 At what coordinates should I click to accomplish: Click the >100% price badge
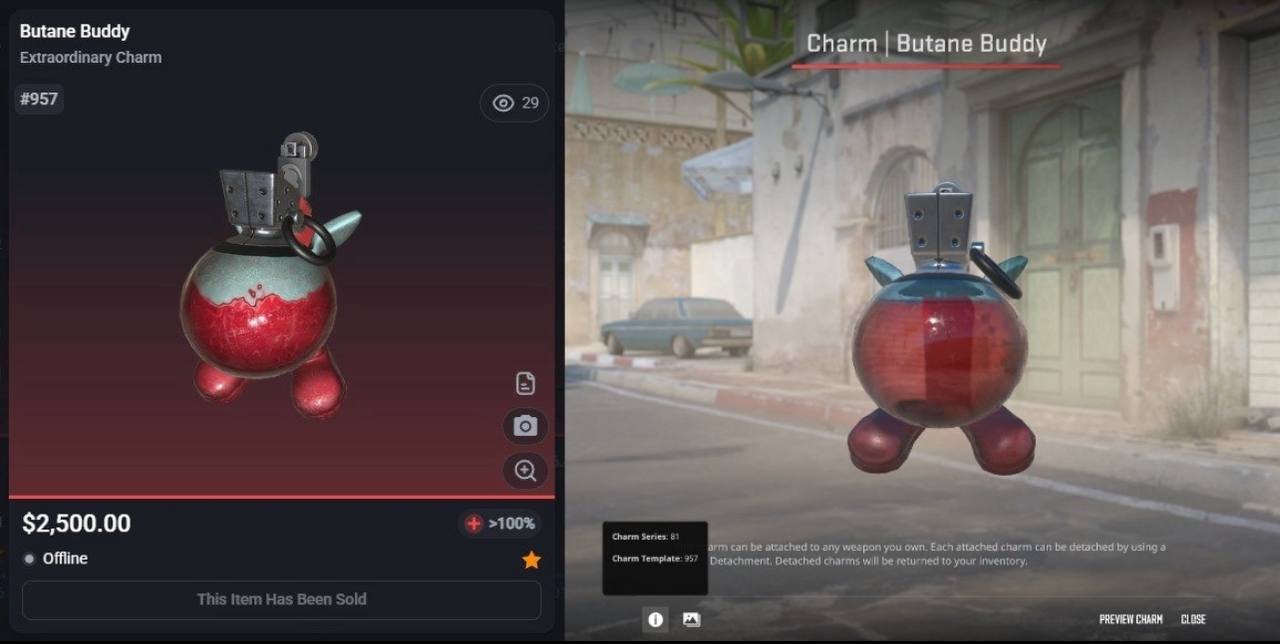point(500,523)
